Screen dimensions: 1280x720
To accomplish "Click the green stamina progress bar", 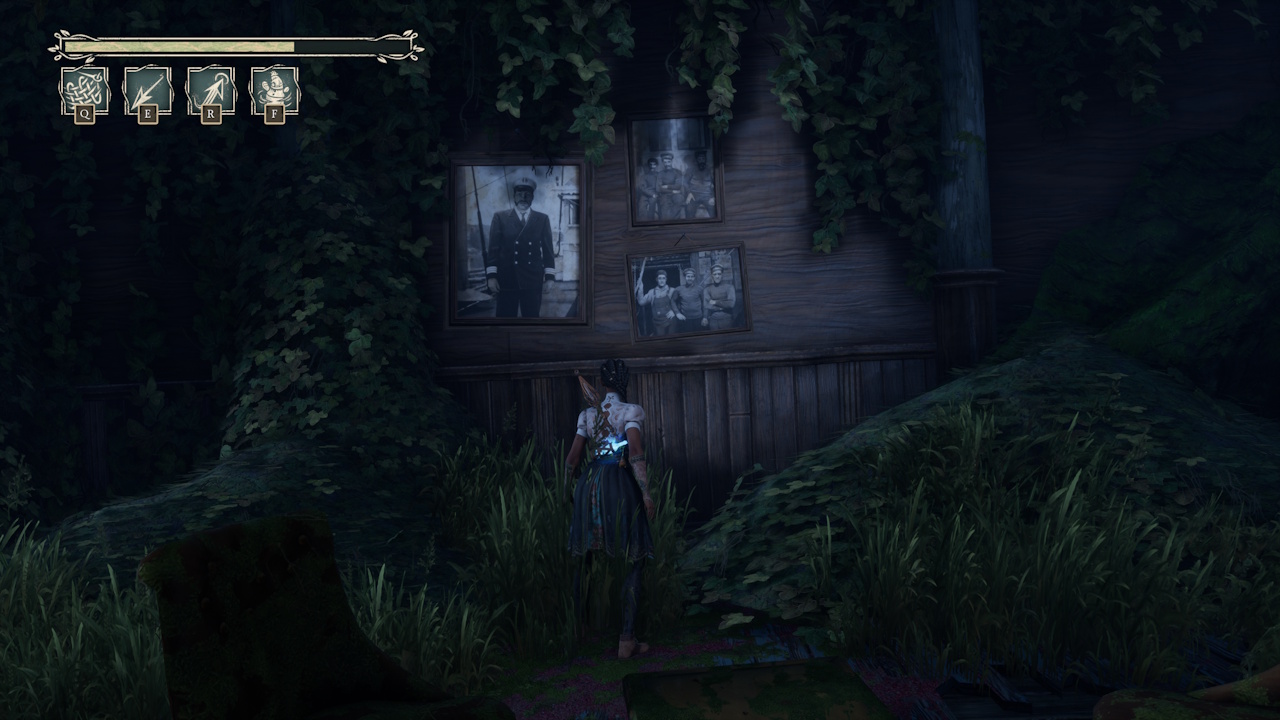I will pyautogui.click(x=180, y=47).
